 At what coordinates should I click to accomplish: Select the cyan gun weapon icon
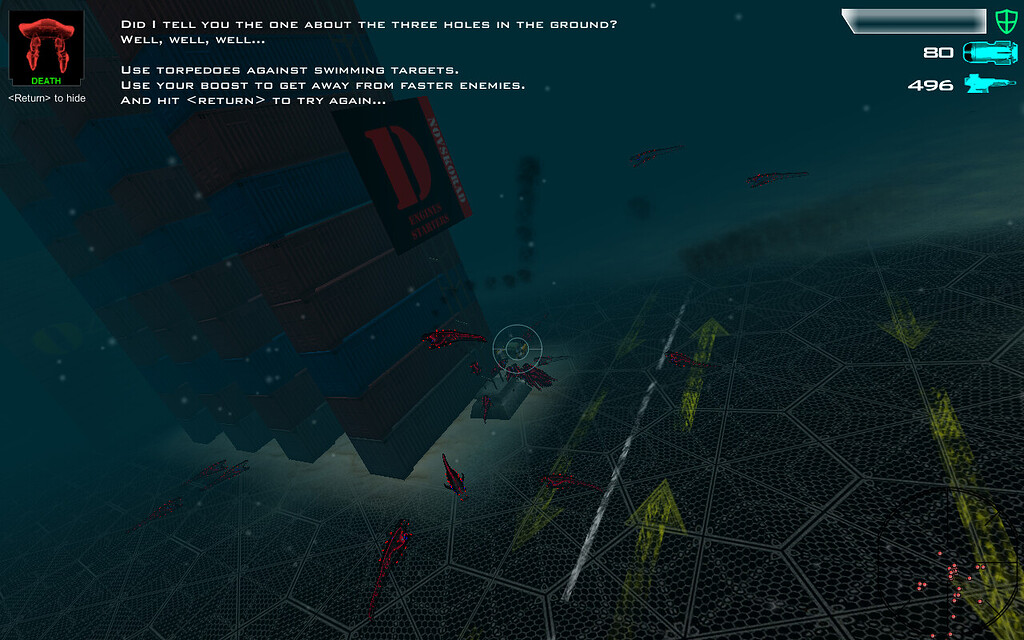[988, 84]
